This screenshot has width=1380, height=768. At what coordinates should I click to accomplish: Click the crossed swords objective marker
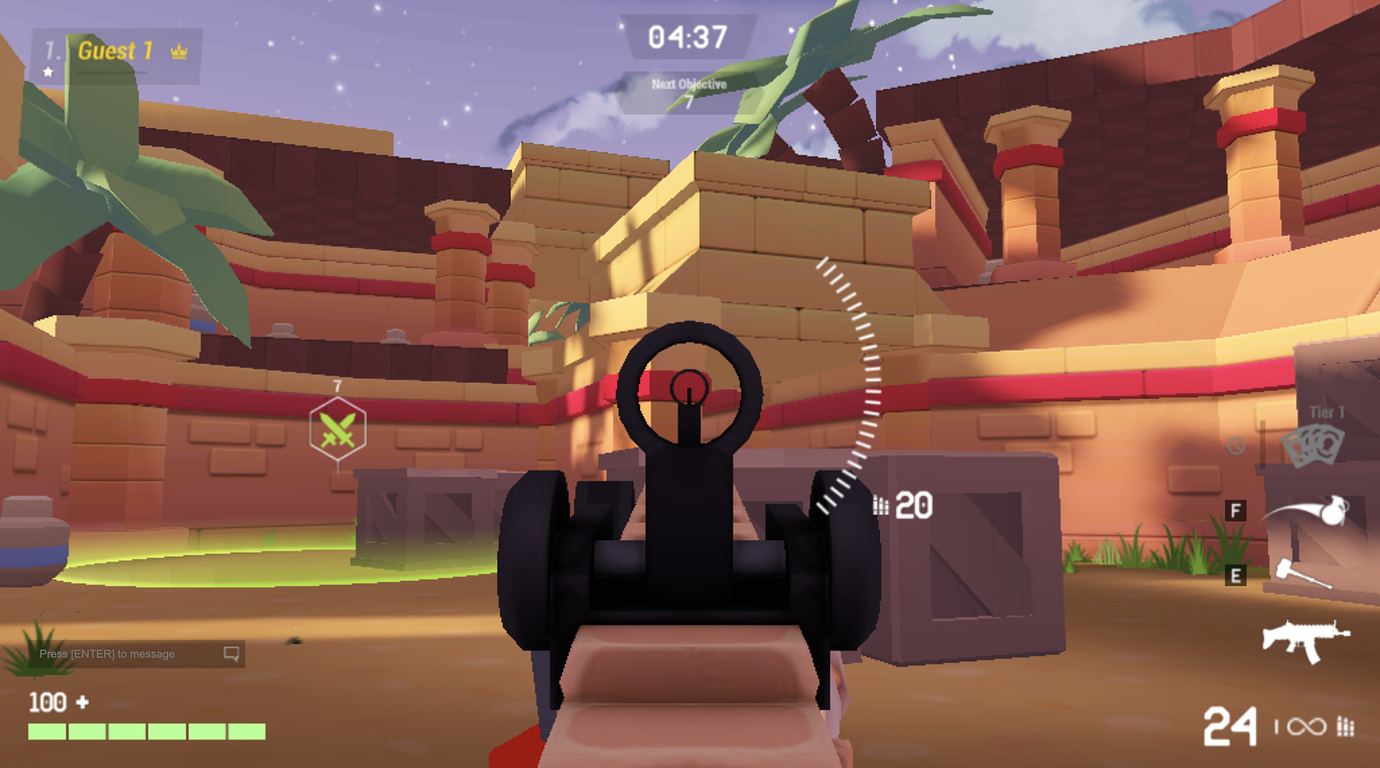[x=338, y=428]
